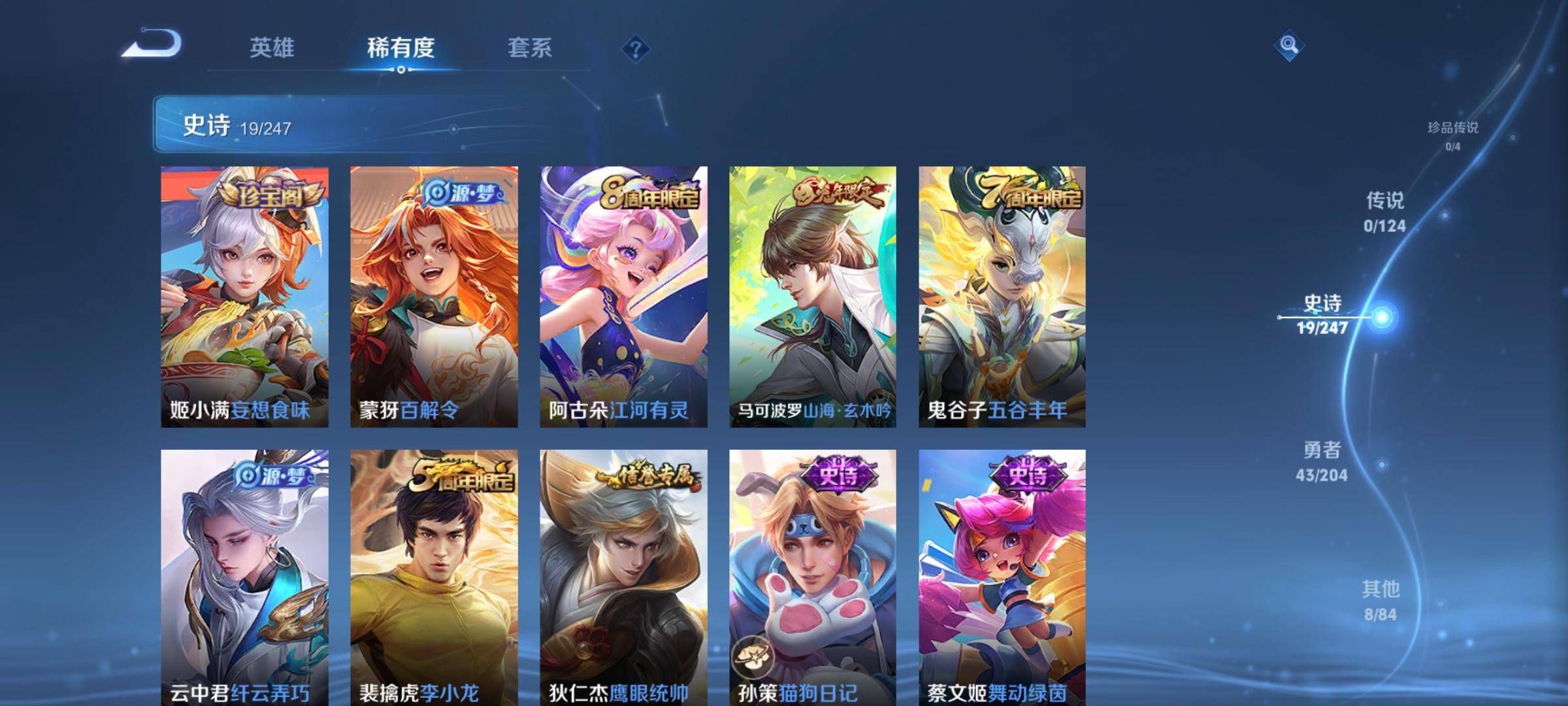Choose the 阿古朵 江河有灵 skin card
1568x706 pixels.
(623, 296)
